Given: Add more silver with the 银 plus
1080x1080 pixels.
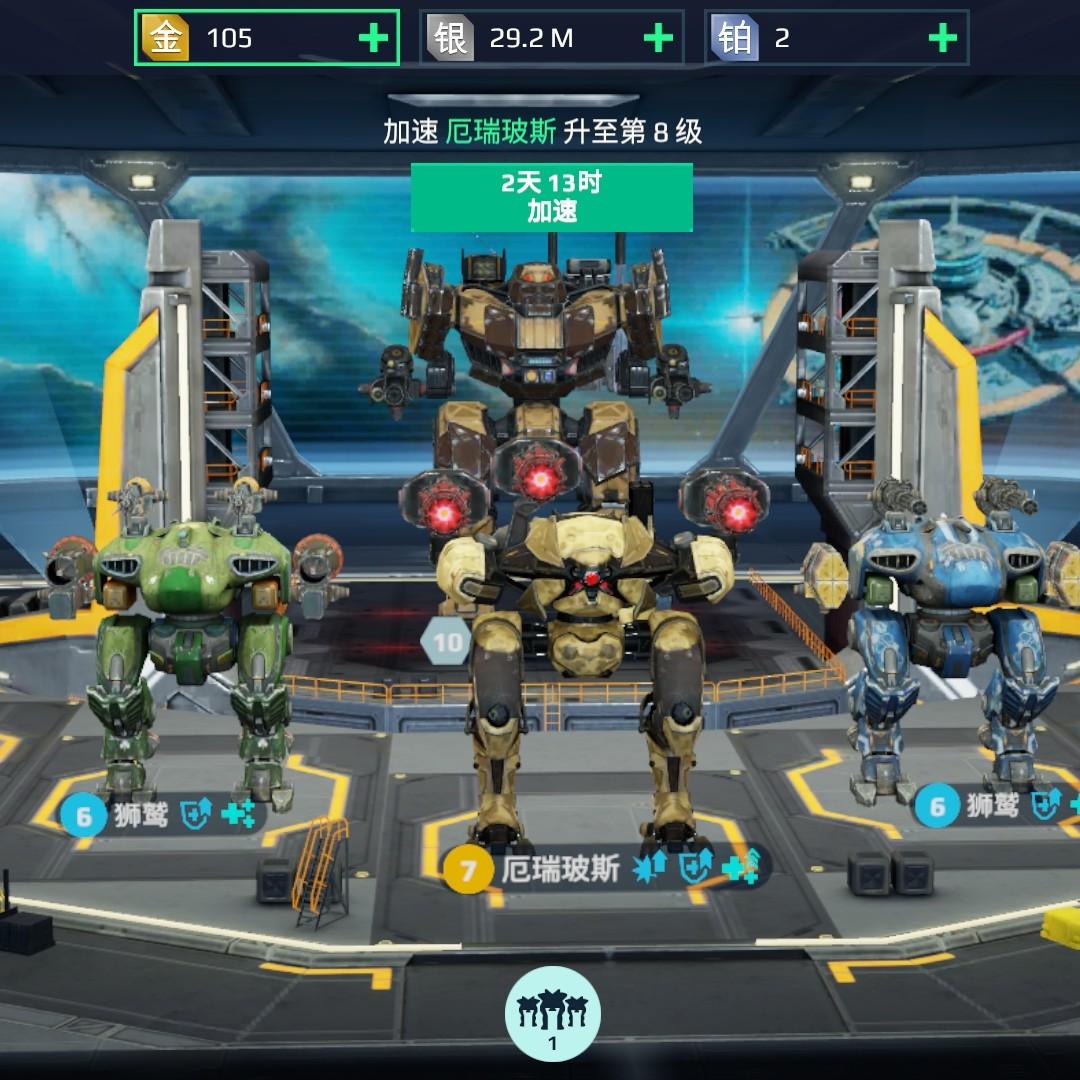Looking at the screenshot, I should coord(658,38).
